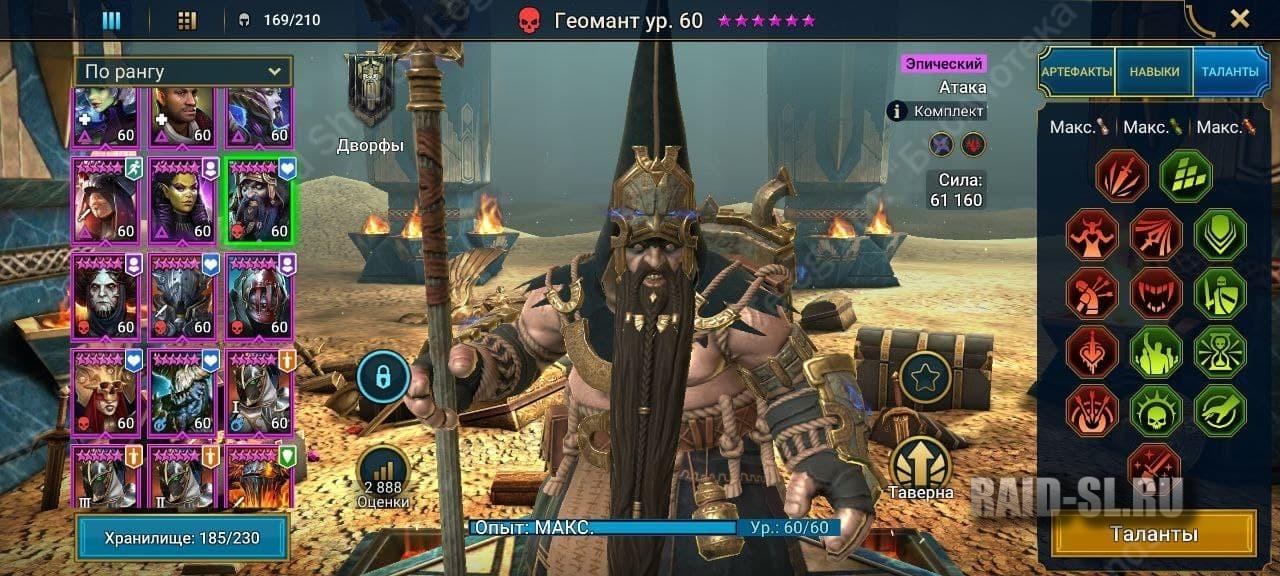Select the green hourglass talent icon
This screenshot has height=576, width=1280.
1219,352
